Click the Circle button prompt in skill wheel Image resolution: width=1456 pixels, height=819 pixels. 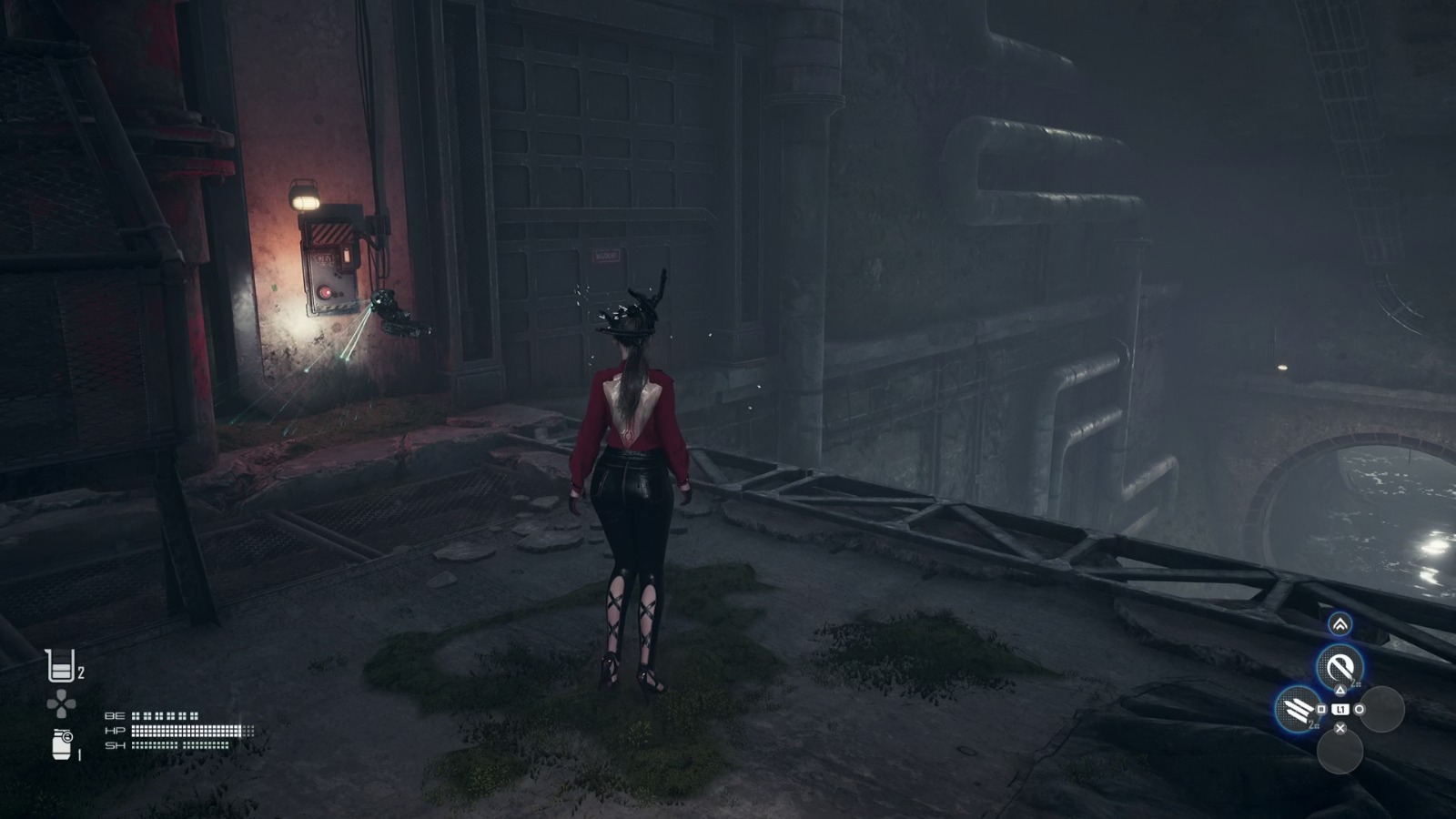1360,709
